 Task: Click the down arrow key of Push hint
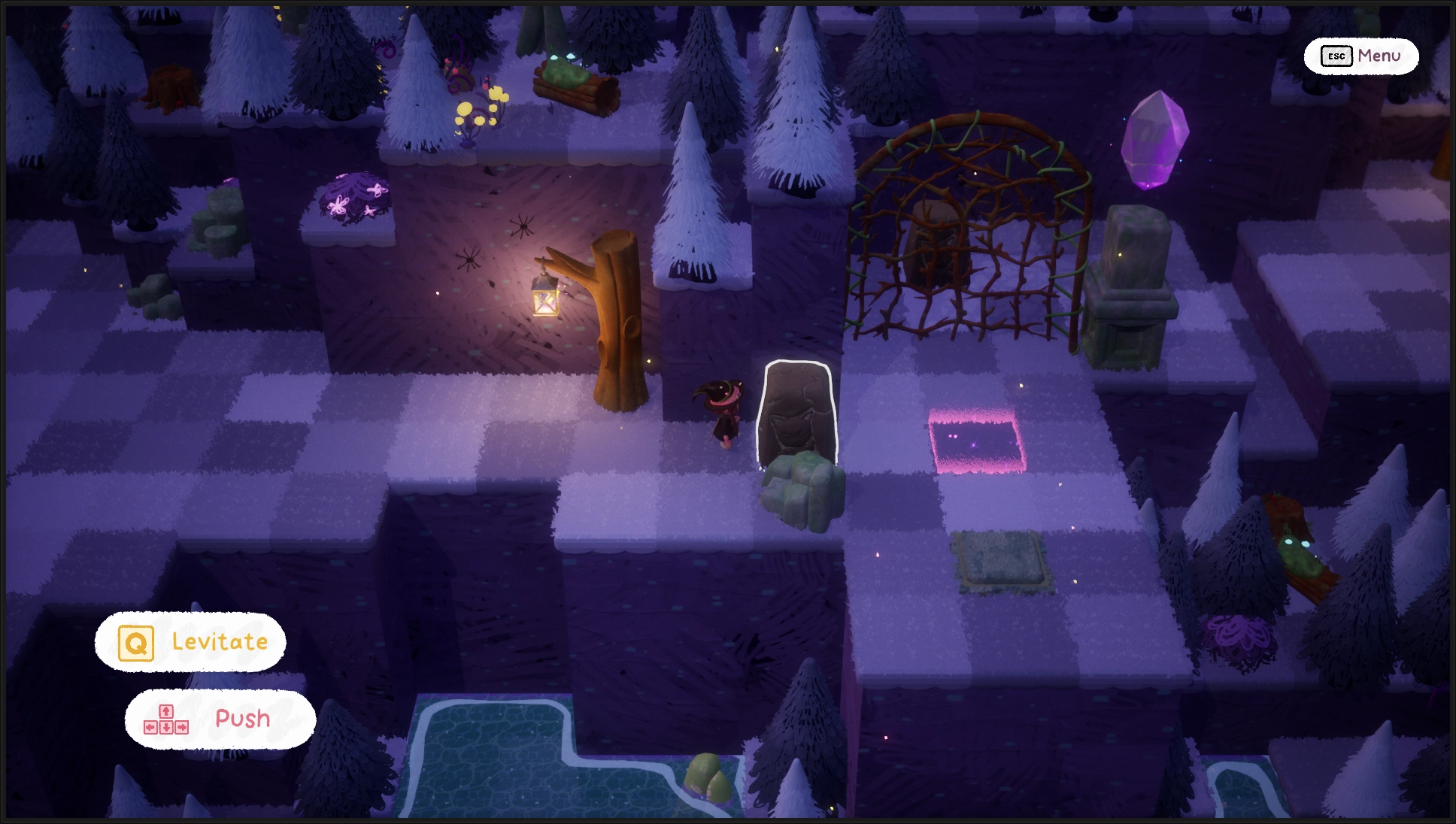(165, 729)
